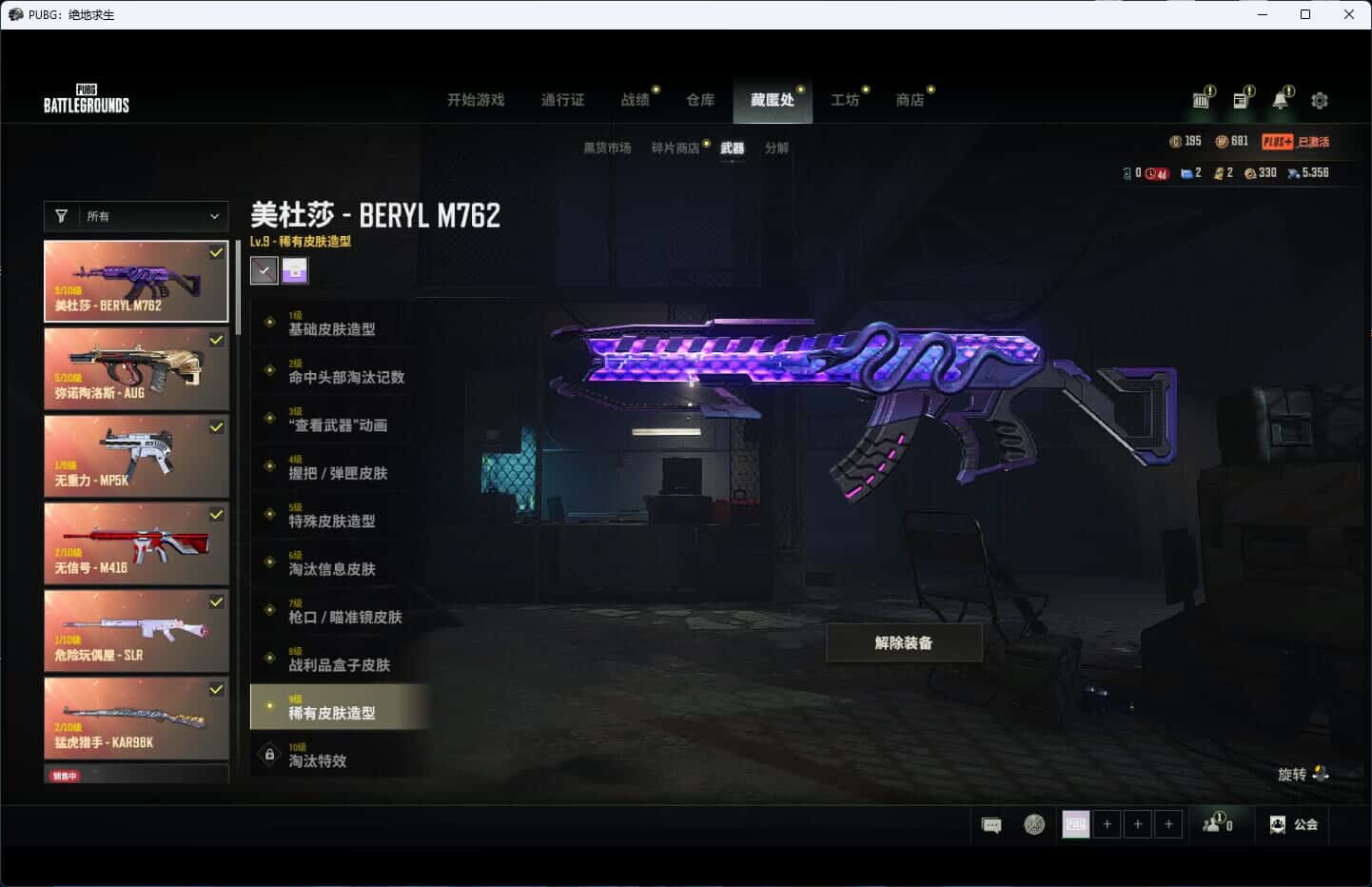
Task: Choose the 无重力 MP5K skin
Action: tap(136, 457)
